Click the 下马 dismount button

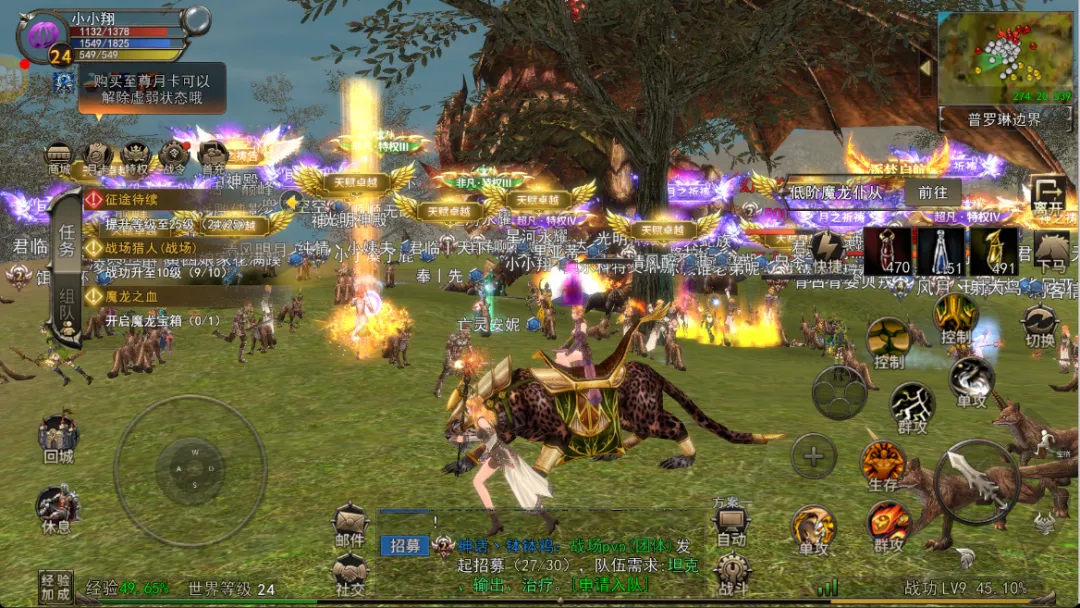(x=1050, y=250)
